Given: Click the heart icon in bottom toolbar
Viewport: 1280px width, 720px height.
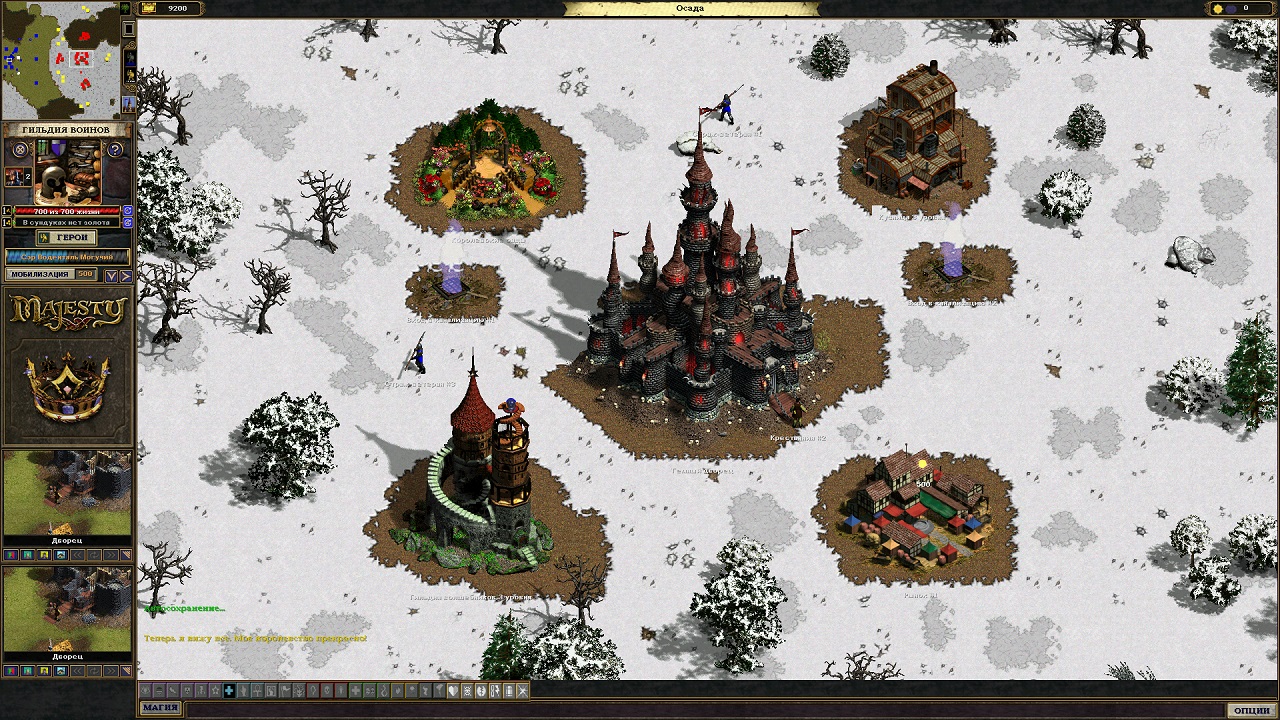Looking at the screenshot, I should [x=453, y=690].
